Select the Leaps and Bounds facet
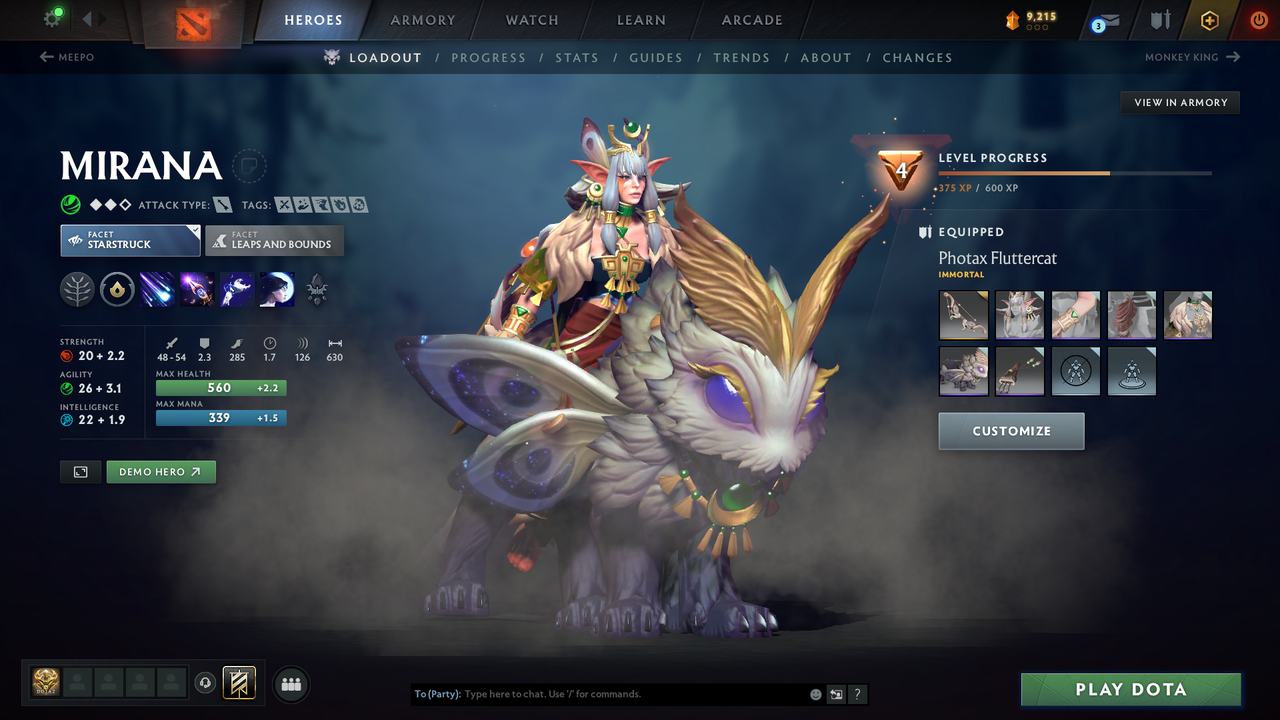Screen dimensions: 1280x720 click(274, 240)
